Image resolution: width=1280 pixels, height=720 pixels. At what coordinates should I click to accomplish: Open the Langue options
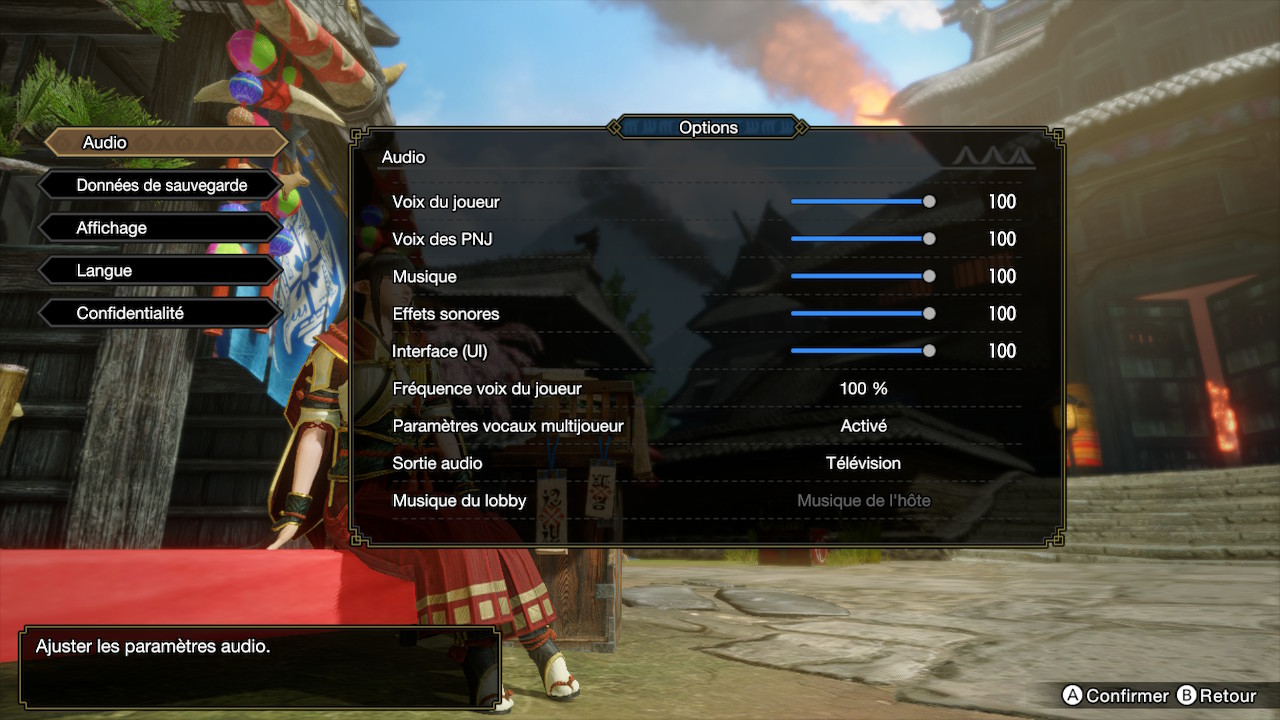[x=160, y=271]
